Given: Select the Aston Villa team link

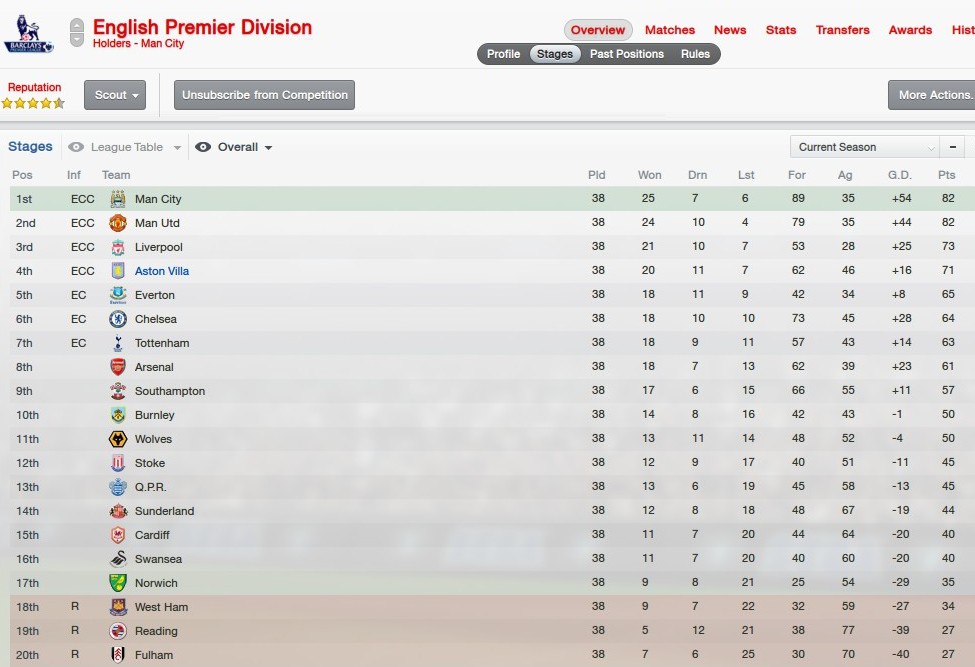Looking at the screenshot, I should (162, 271).
